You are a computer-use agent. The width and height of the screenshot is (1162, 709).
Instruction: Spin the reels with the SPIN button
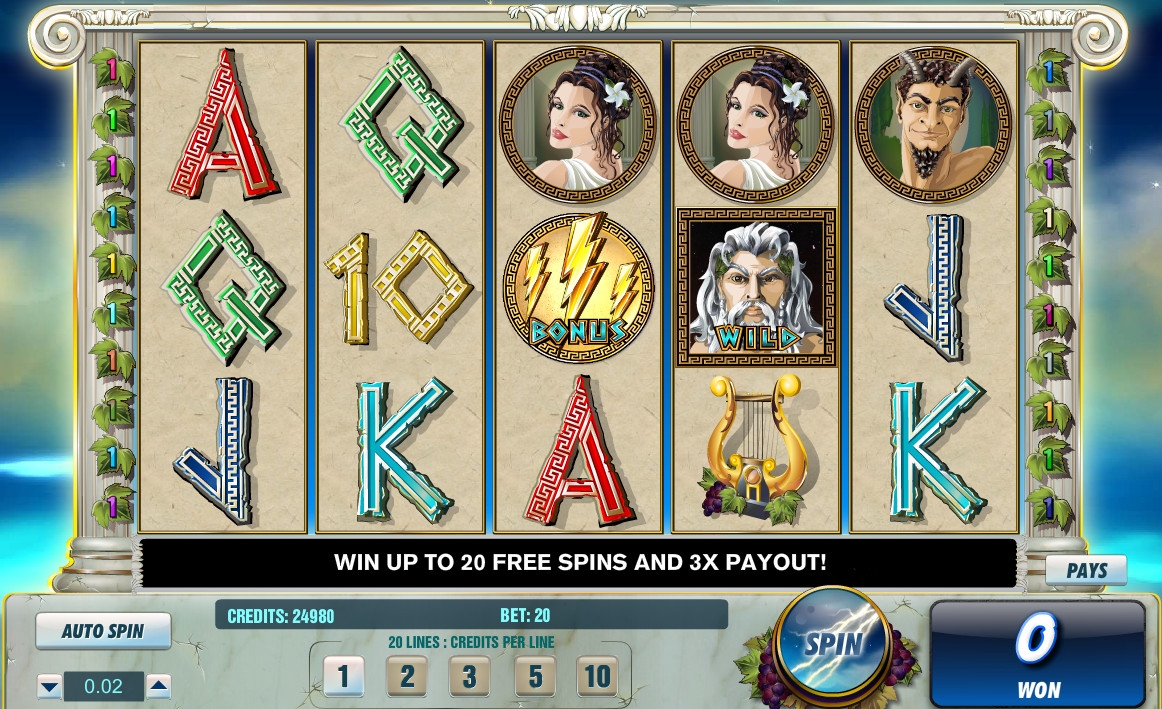point(833,643)
